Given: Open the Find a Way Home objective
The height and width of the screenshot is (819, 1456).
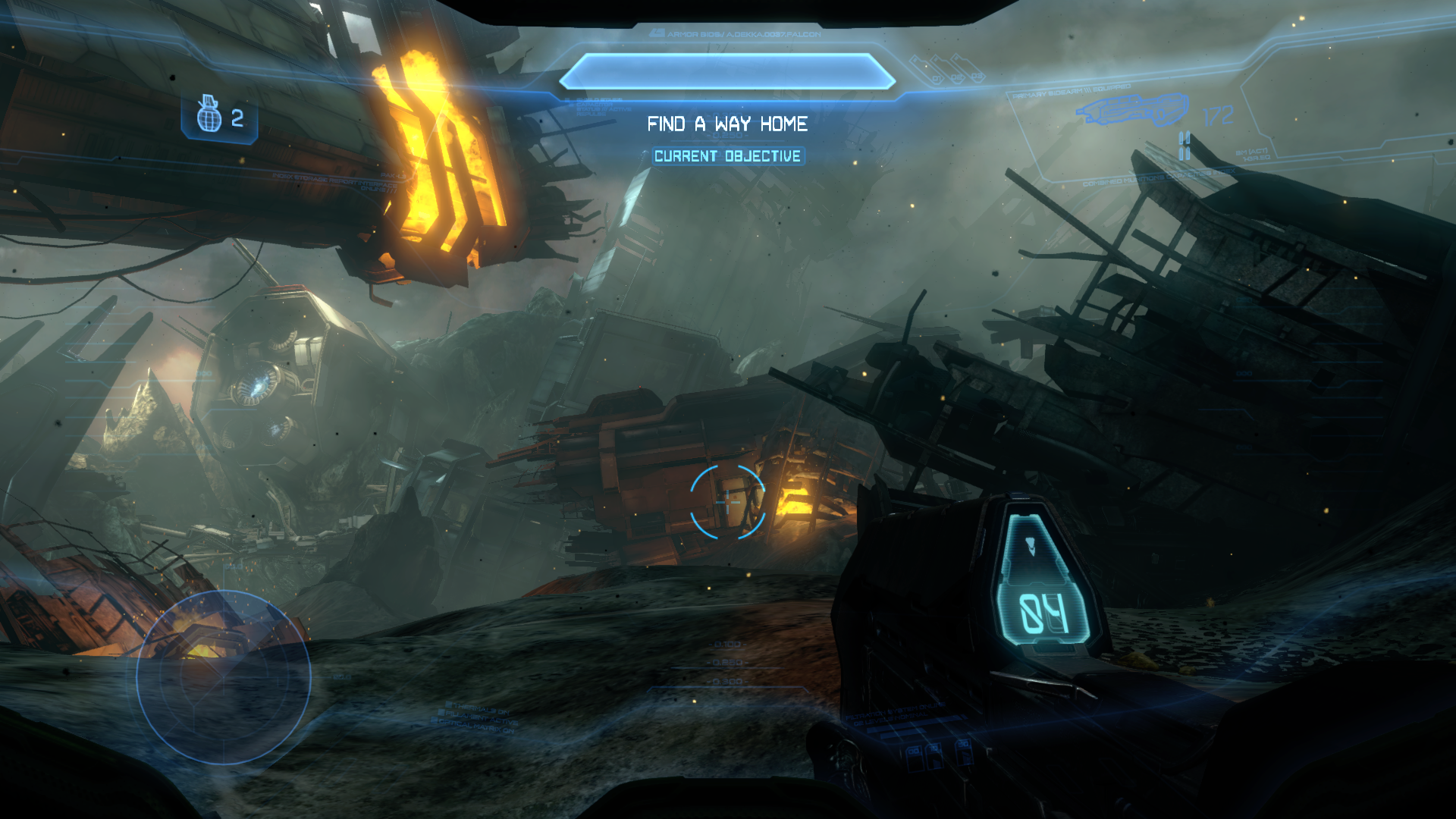Looking at the screenshot, I should [x=727, y=124].
